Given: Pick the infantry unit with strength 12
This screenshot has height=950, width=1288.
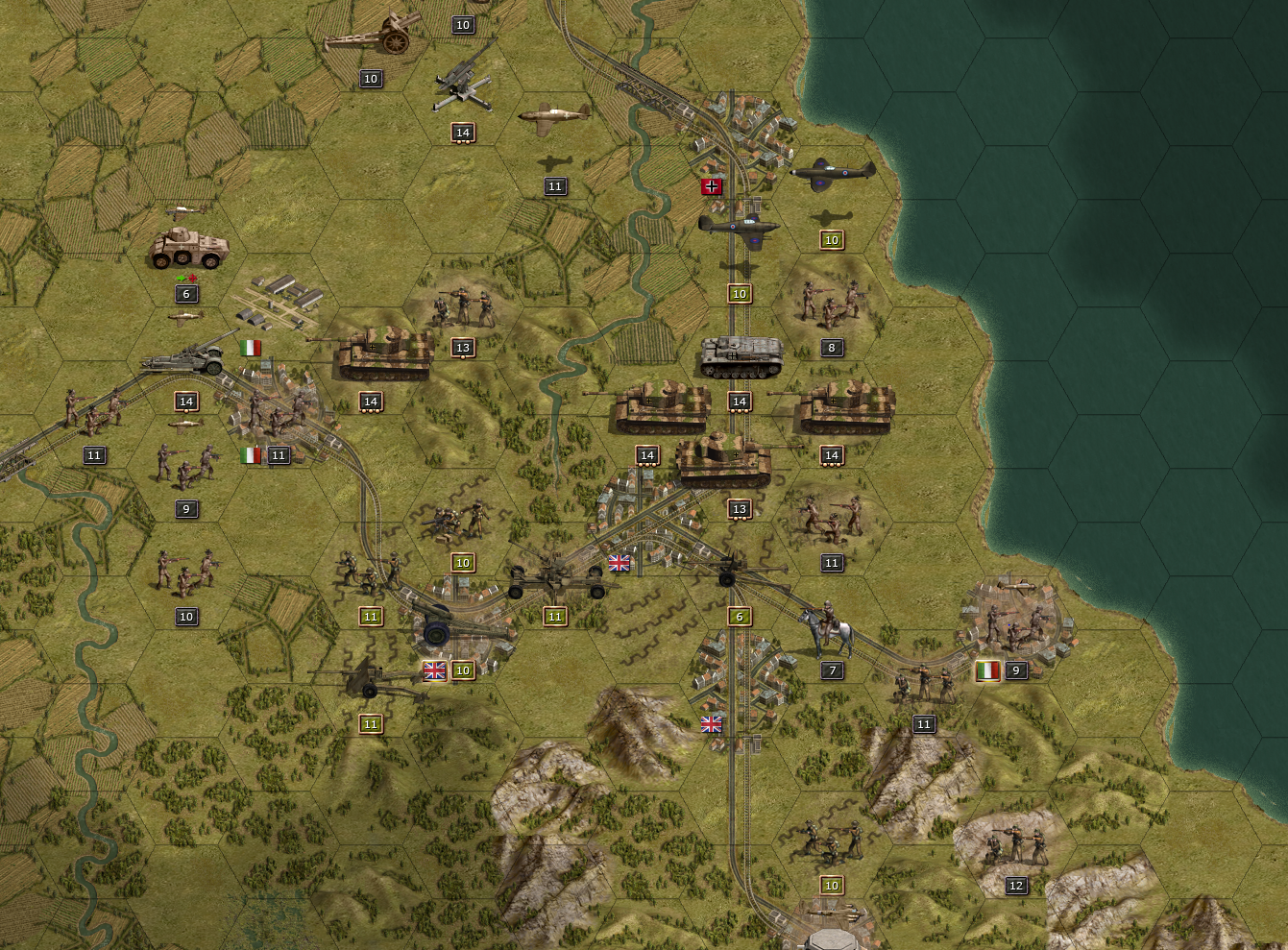Looking at the screenshot, I should coord(1014,844).
